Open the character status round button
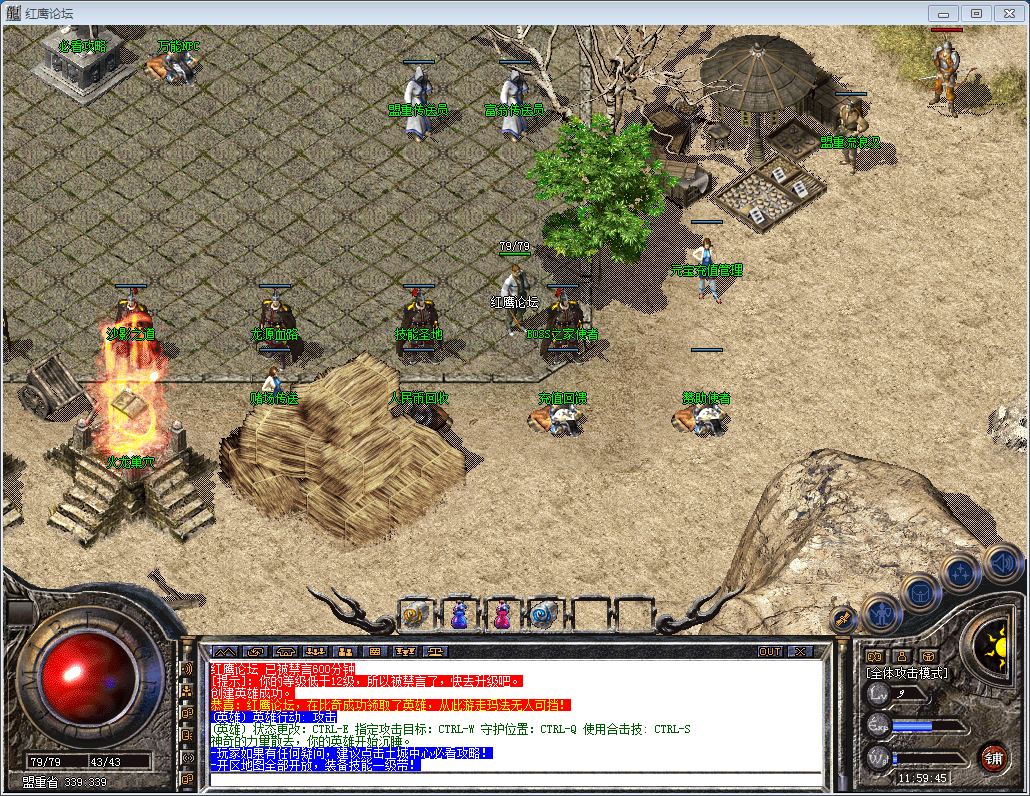Image resolution: width=1030 pixels, height=796 pixels. pyautogui.click(x=883, y=611)
